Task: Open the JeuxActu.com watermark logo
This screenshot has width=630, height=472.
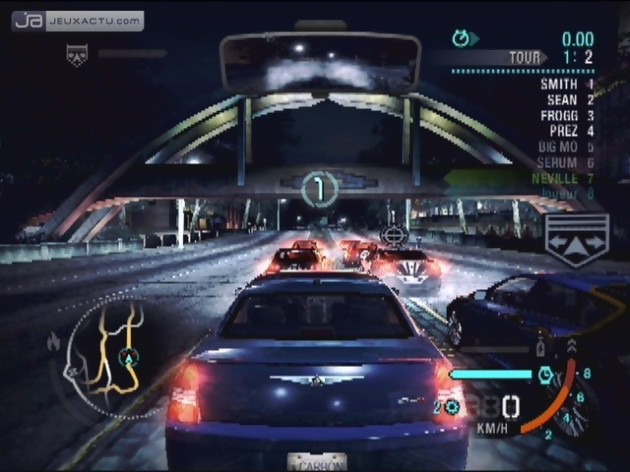Action: click(x=77, y=20)
